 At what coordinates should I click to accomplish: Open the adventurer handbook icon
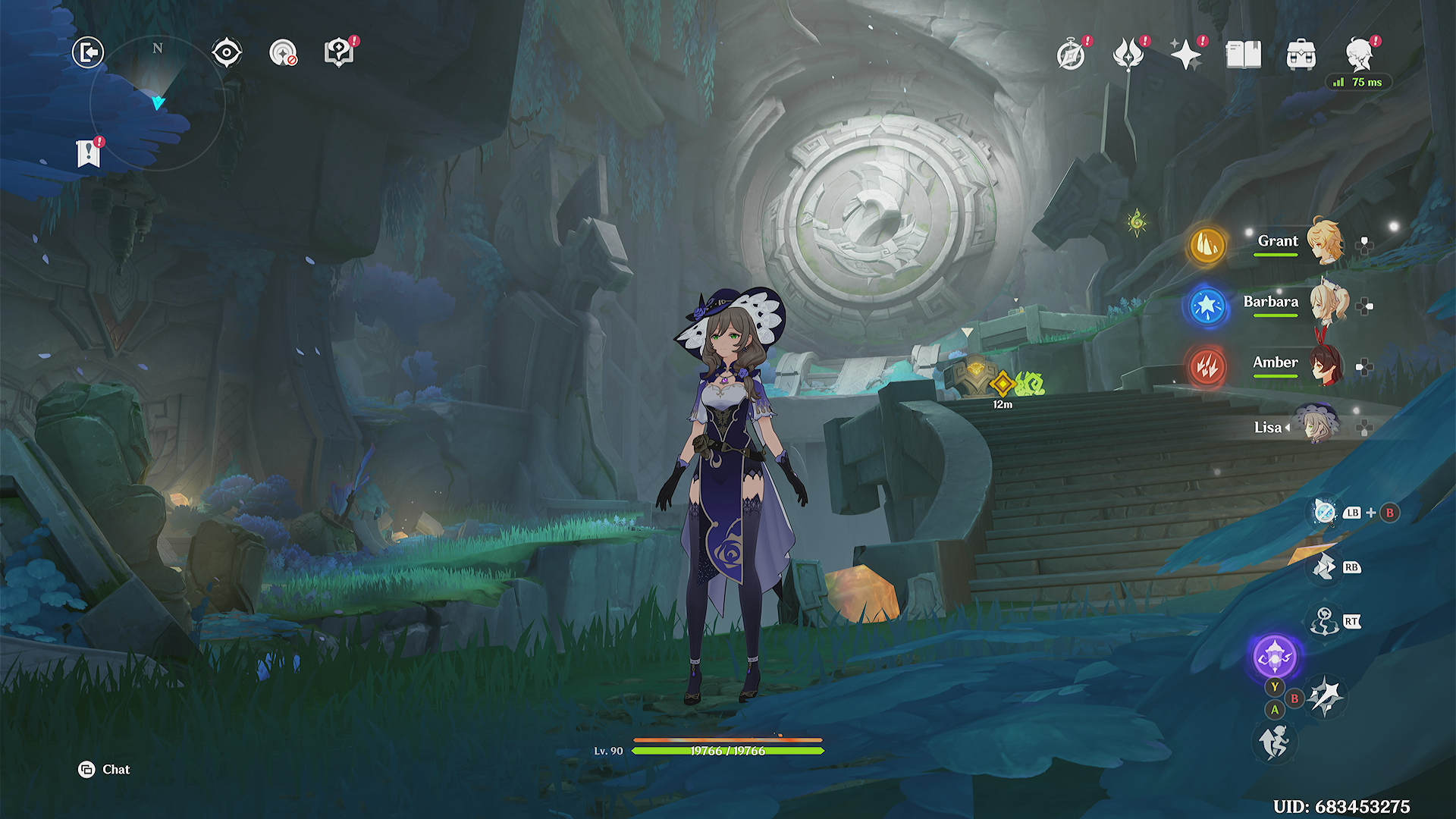[1244, 55]
